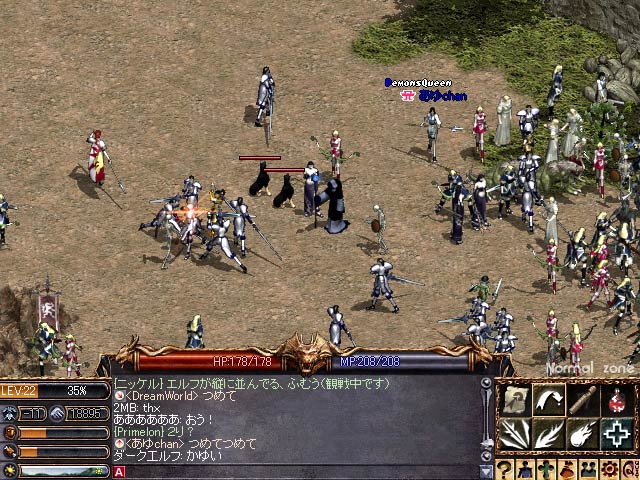Activate the curved arrow skill icon
Screen dimensions: 640x480
click(547, 401)
